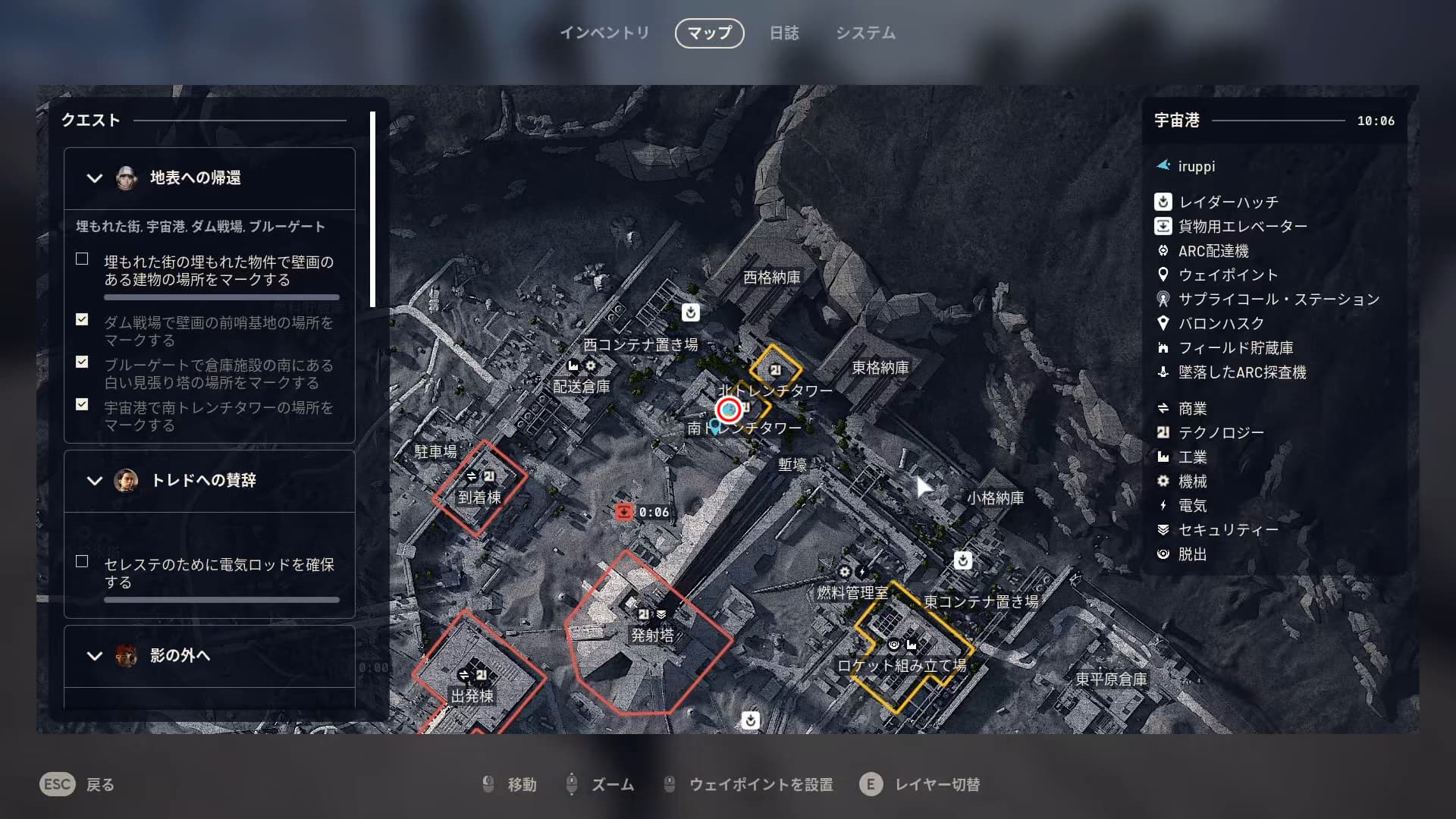Toggle the 影の外へ quest section
This screenshot has height=819, width=1456.
pyautogui.click(x=95, y=656)
